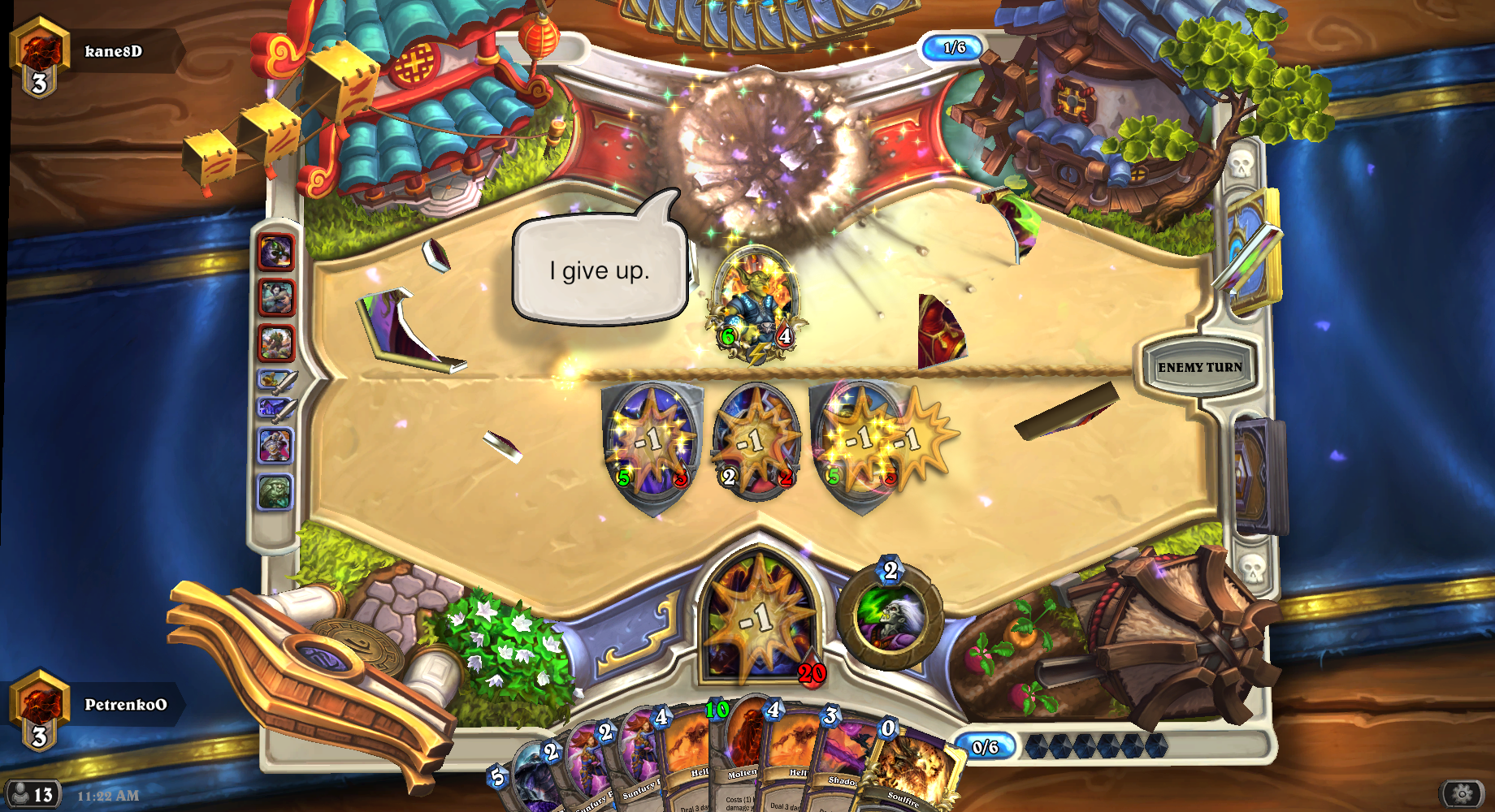Click the kane8D player nameplate

pos(114,52)
